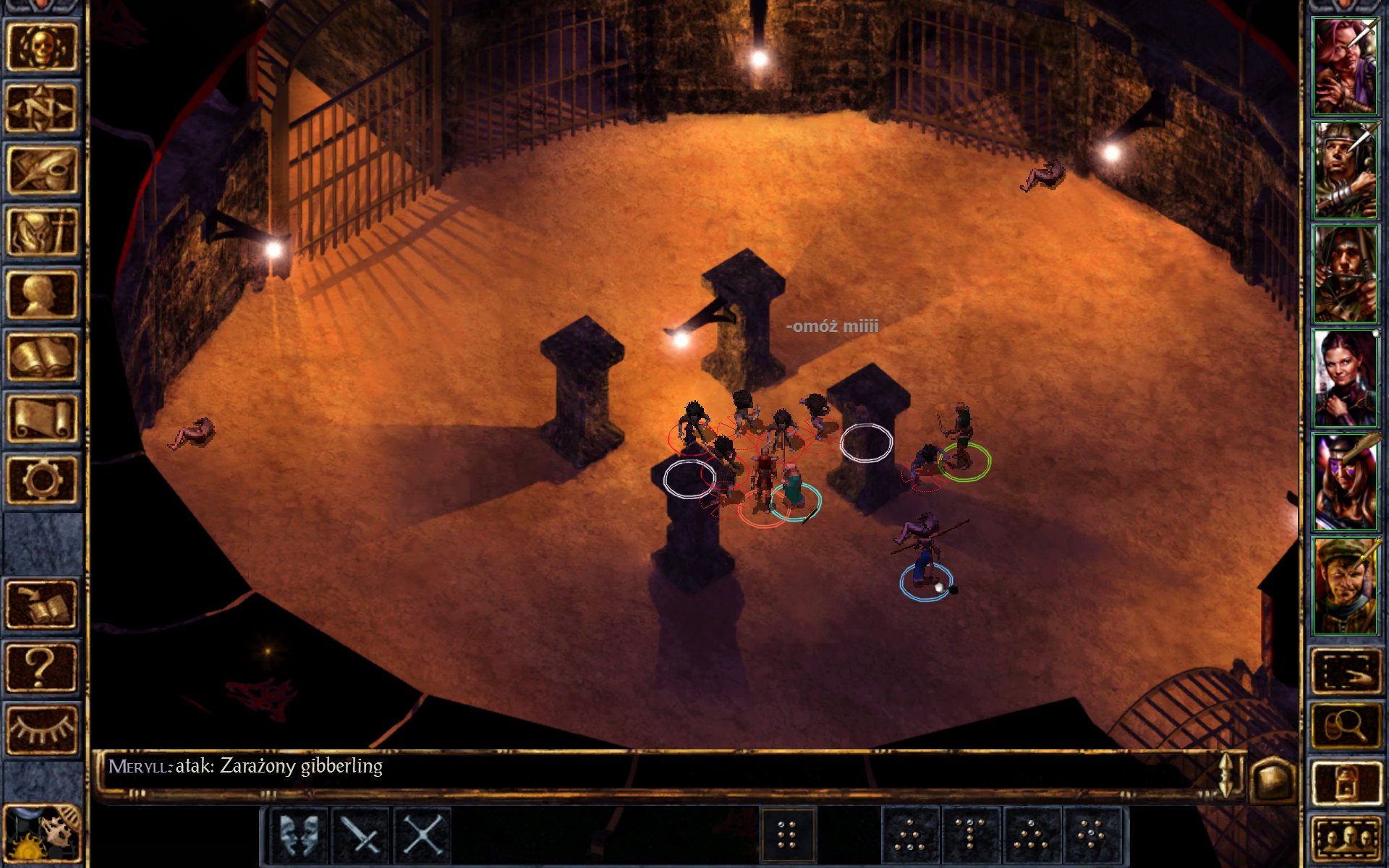Image resolution: width=1389 pixels, height=868 pixels.
Task: Open the inventory screen (helmet and sword icon)
Action: pos(41,232)
